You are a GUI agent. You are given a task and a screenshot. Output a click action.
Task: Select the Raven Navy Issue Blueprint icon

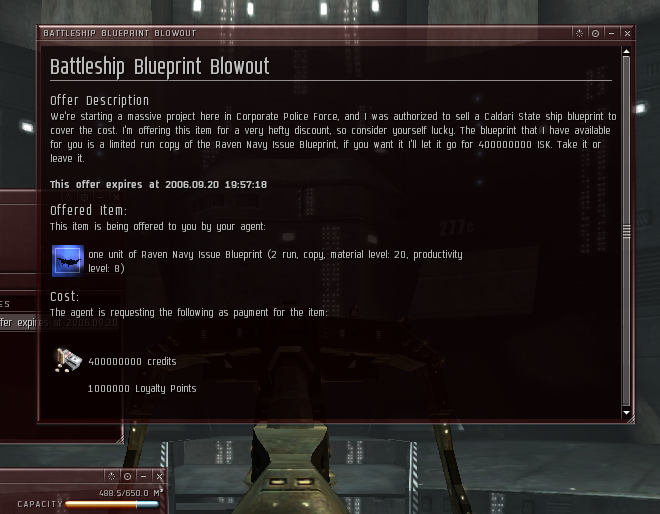66,261
